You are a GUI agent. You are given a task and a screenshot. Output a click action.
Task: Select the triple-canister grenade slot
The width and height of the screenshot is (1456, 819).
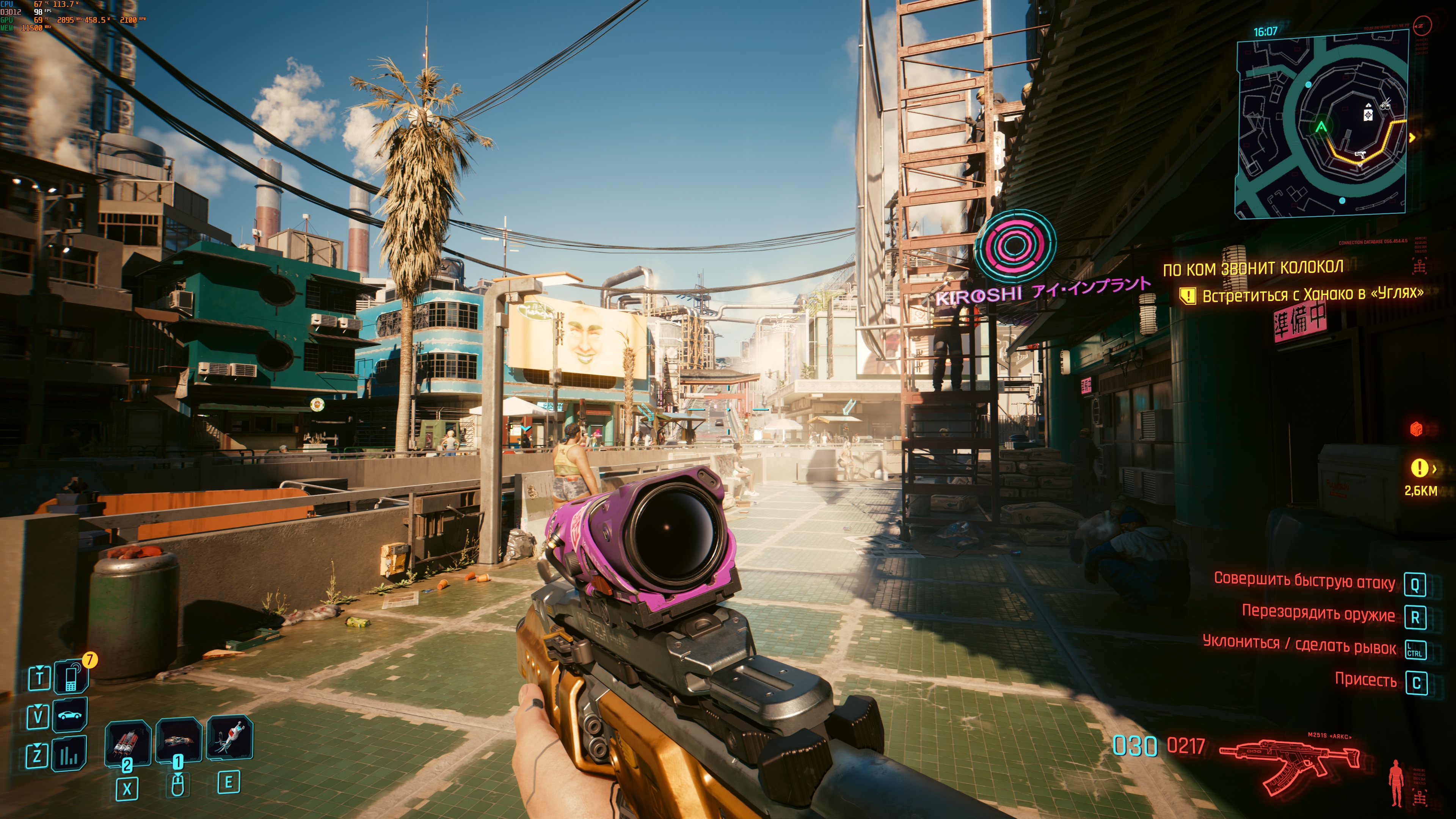[x=128, y=741]
